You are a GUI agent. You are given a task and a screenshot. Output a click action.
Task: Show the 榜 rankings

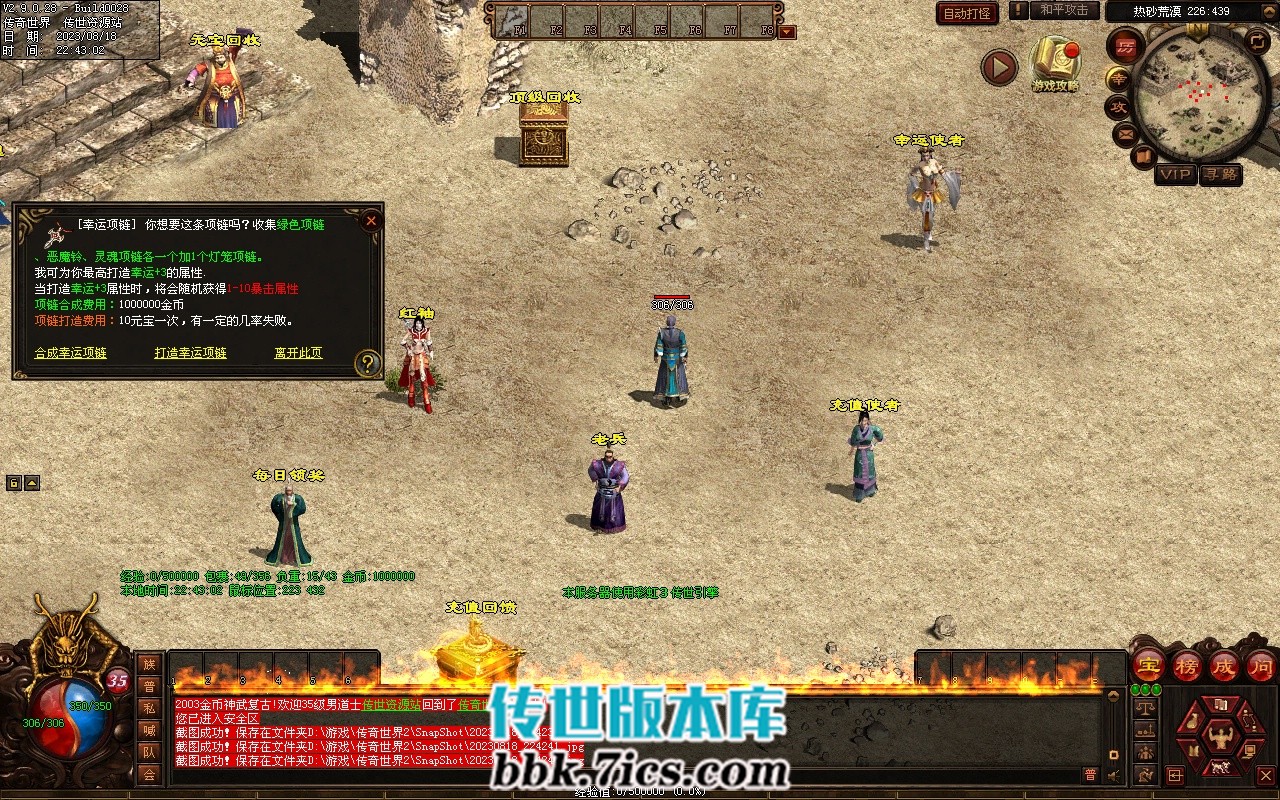(1187, 665)
